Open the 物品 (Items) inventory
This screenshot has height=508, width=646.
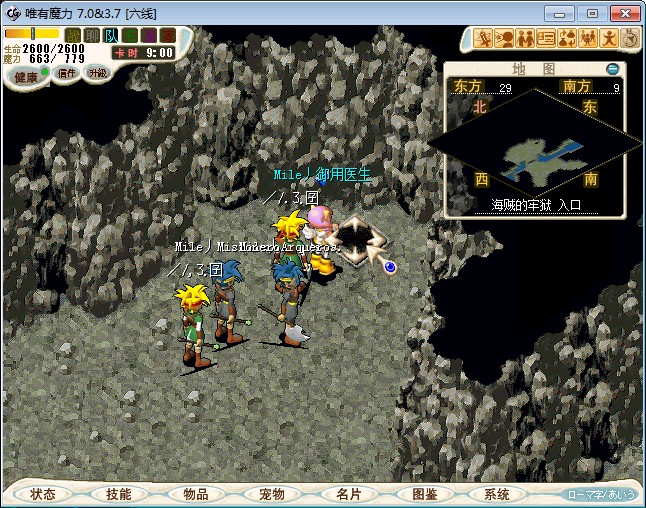(x=196, y=494)
